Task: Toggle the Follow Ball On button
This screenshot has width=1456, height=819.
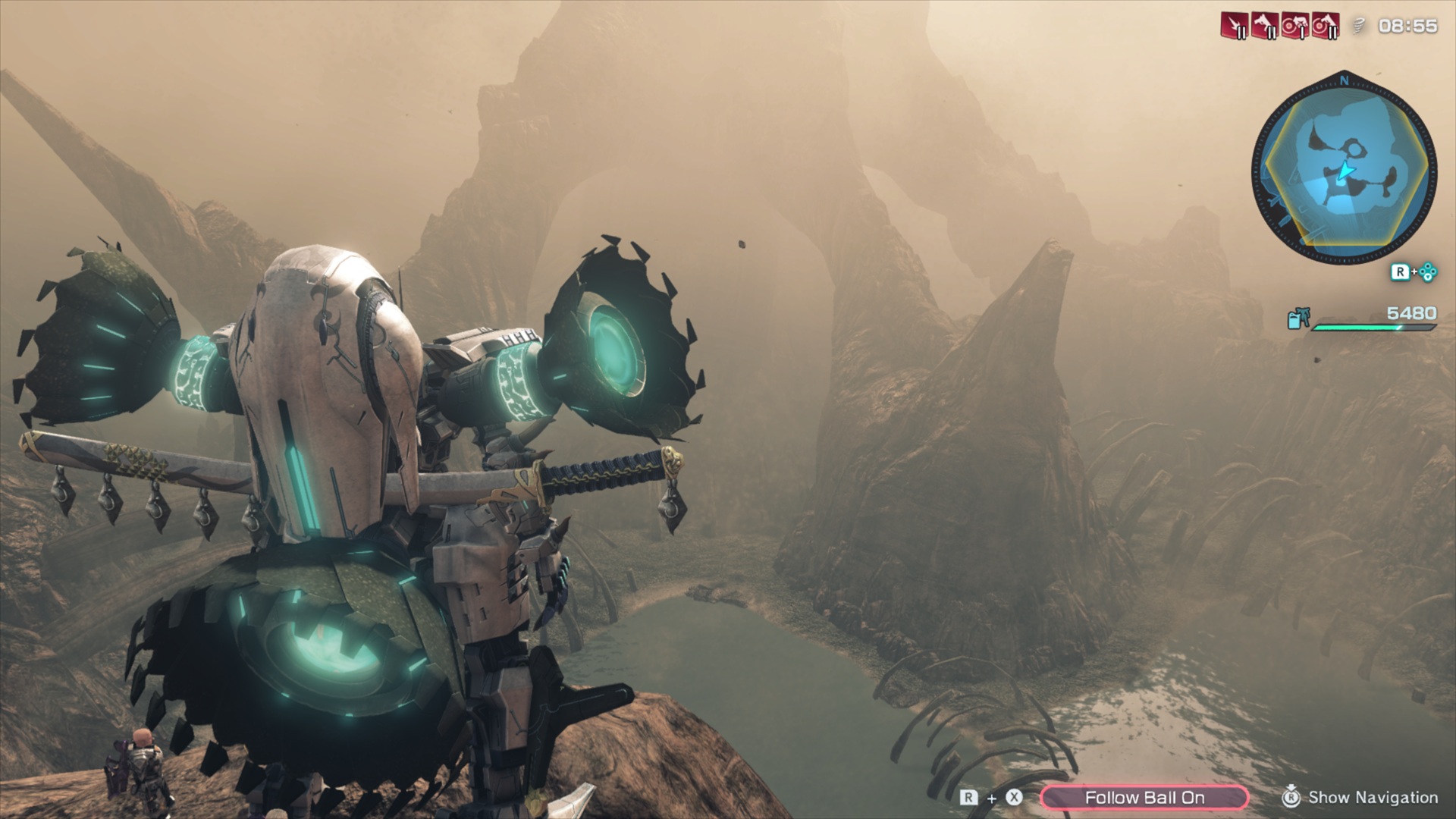Action: pyautogui.click(x=1144, y=797)
